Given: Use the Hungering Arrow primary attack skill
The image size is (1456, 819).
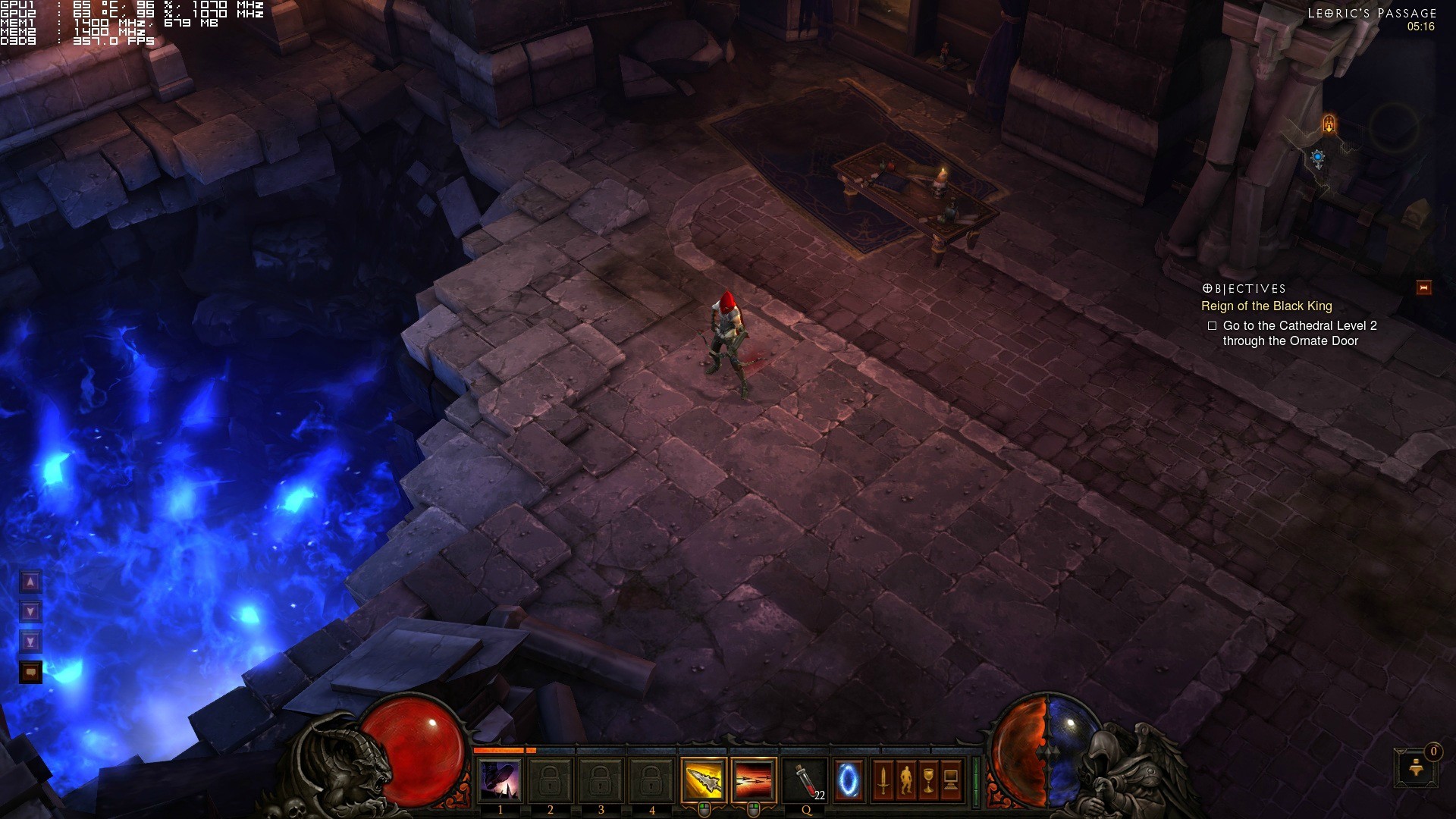Looking at the screenshot, I should click(704, 780).
